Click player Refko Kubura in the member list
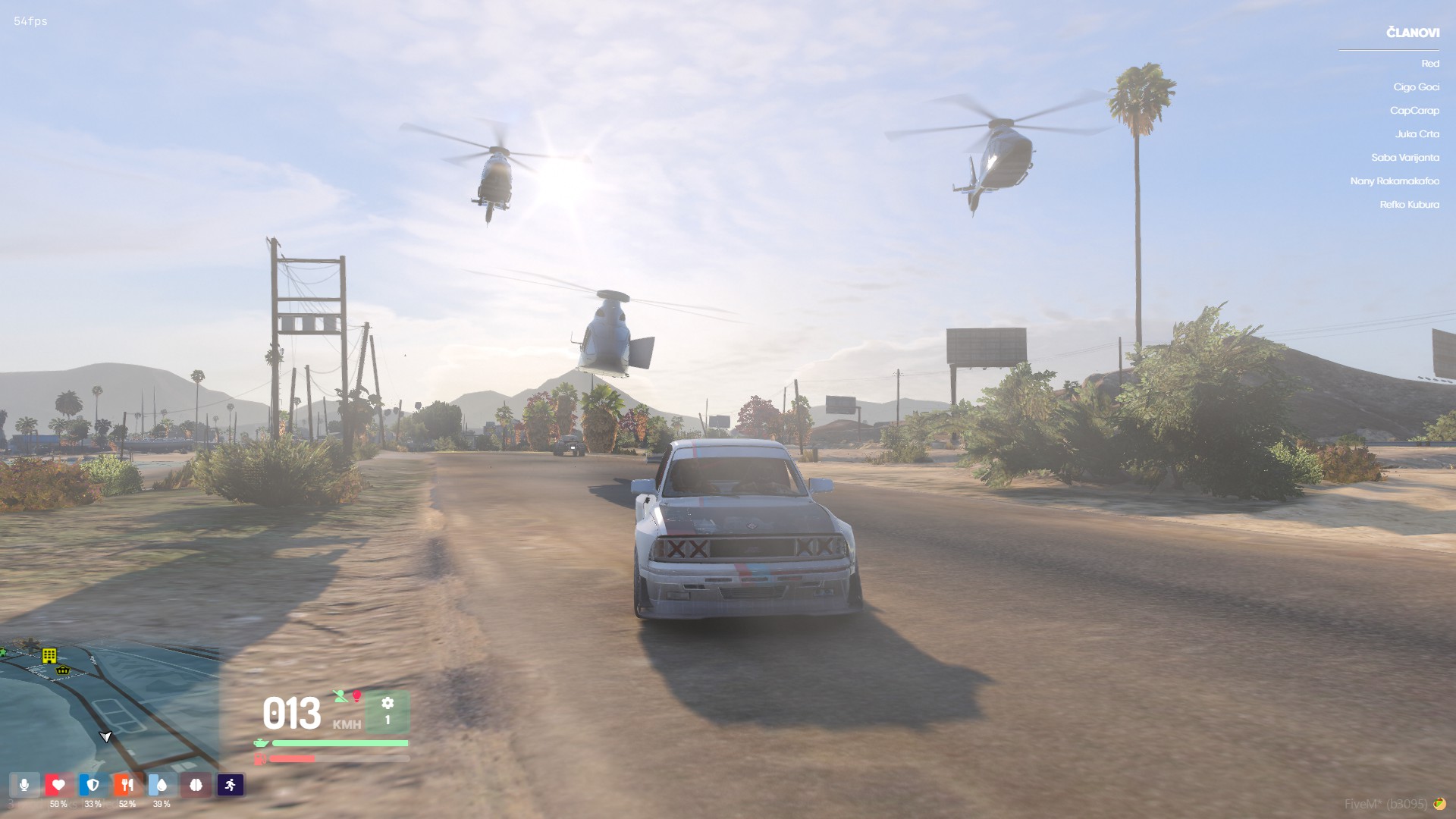 click(1409, 205)
